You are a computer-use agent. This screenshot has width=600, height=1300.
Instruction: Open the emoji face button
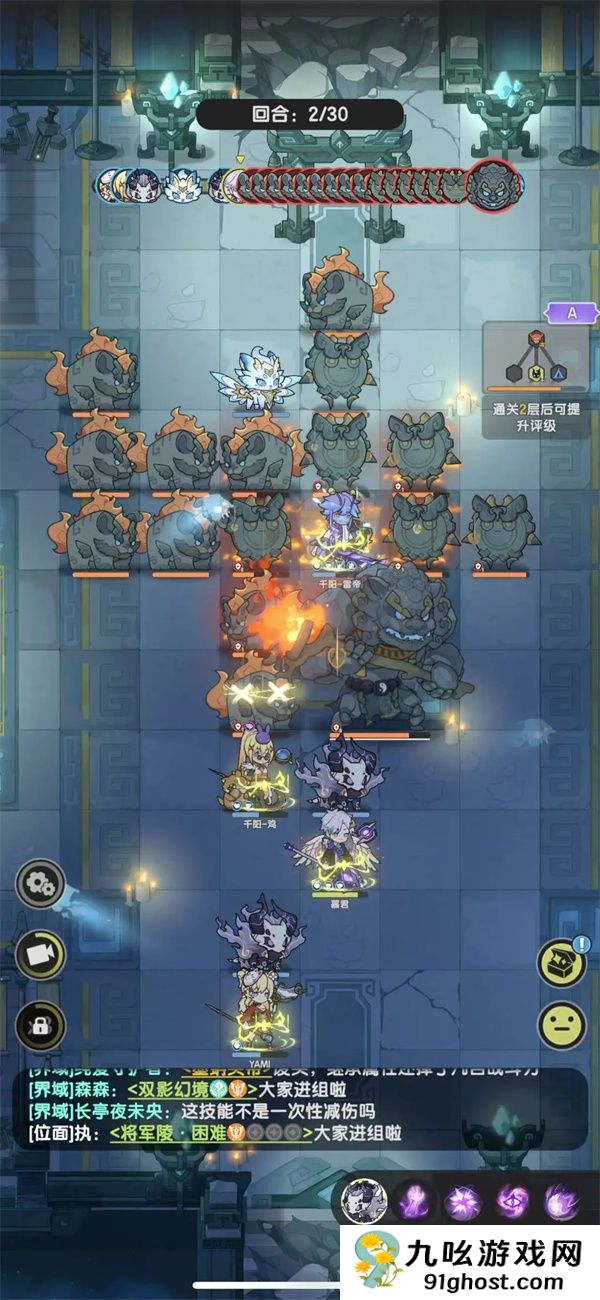coord(562,1025)
